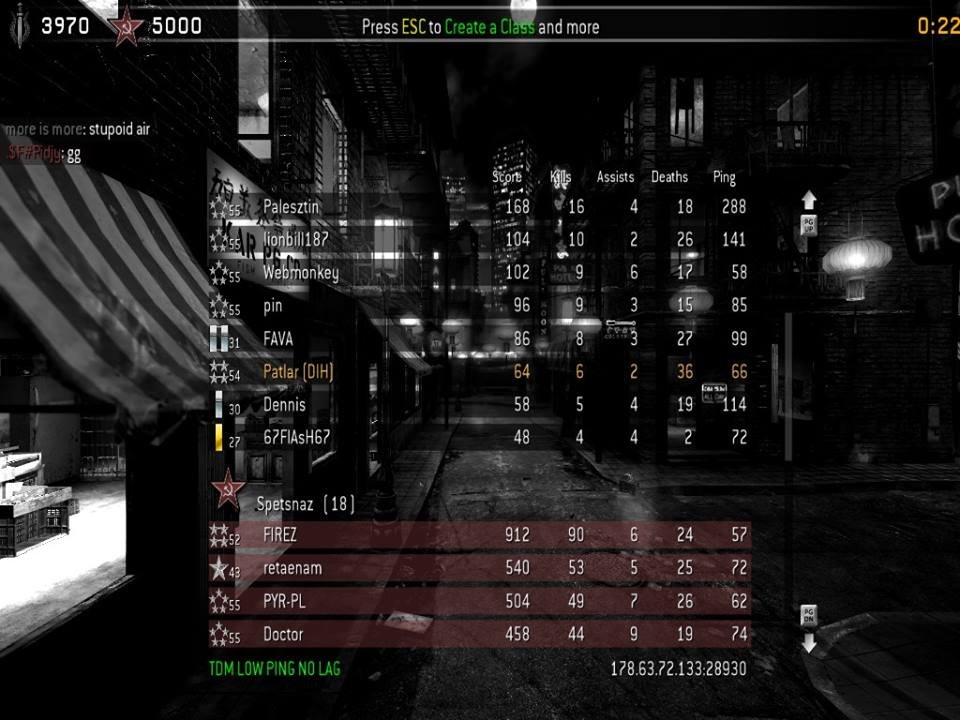
Task: Select the Spetsnaz team header
Action: pyautogui.click(x=305, y=504)
